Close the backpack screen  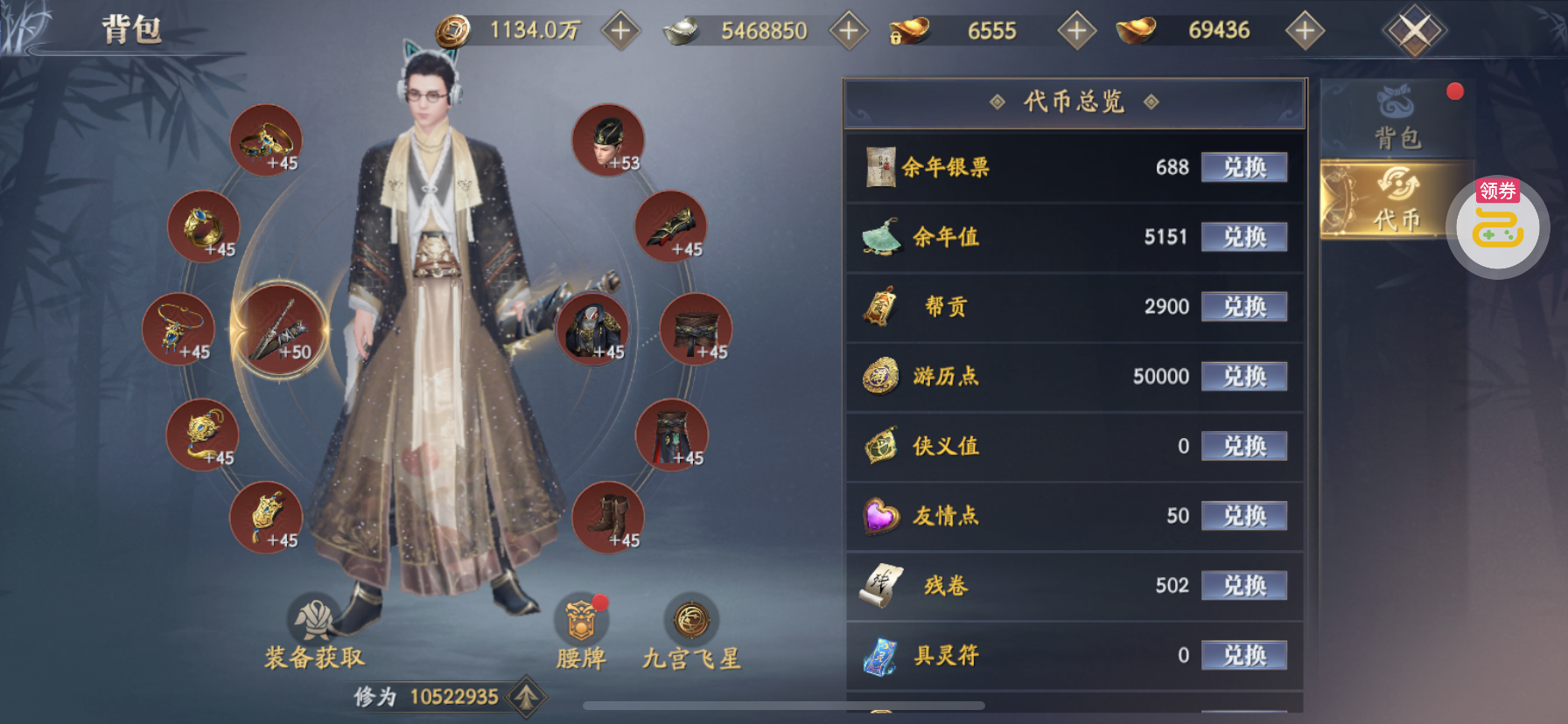[1414, 31]
